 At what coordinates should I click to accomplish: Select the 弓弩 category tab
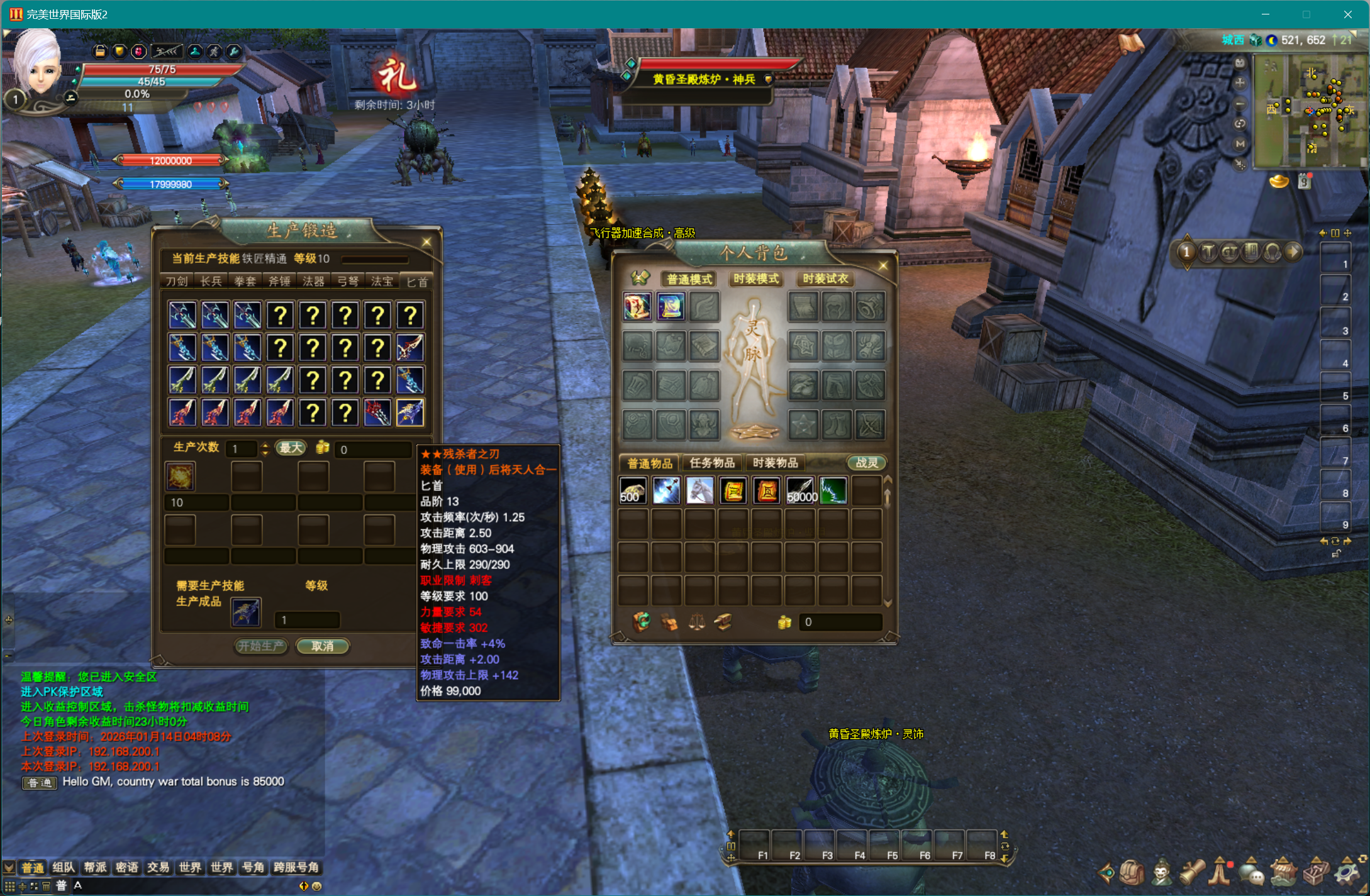pos(347,281)
